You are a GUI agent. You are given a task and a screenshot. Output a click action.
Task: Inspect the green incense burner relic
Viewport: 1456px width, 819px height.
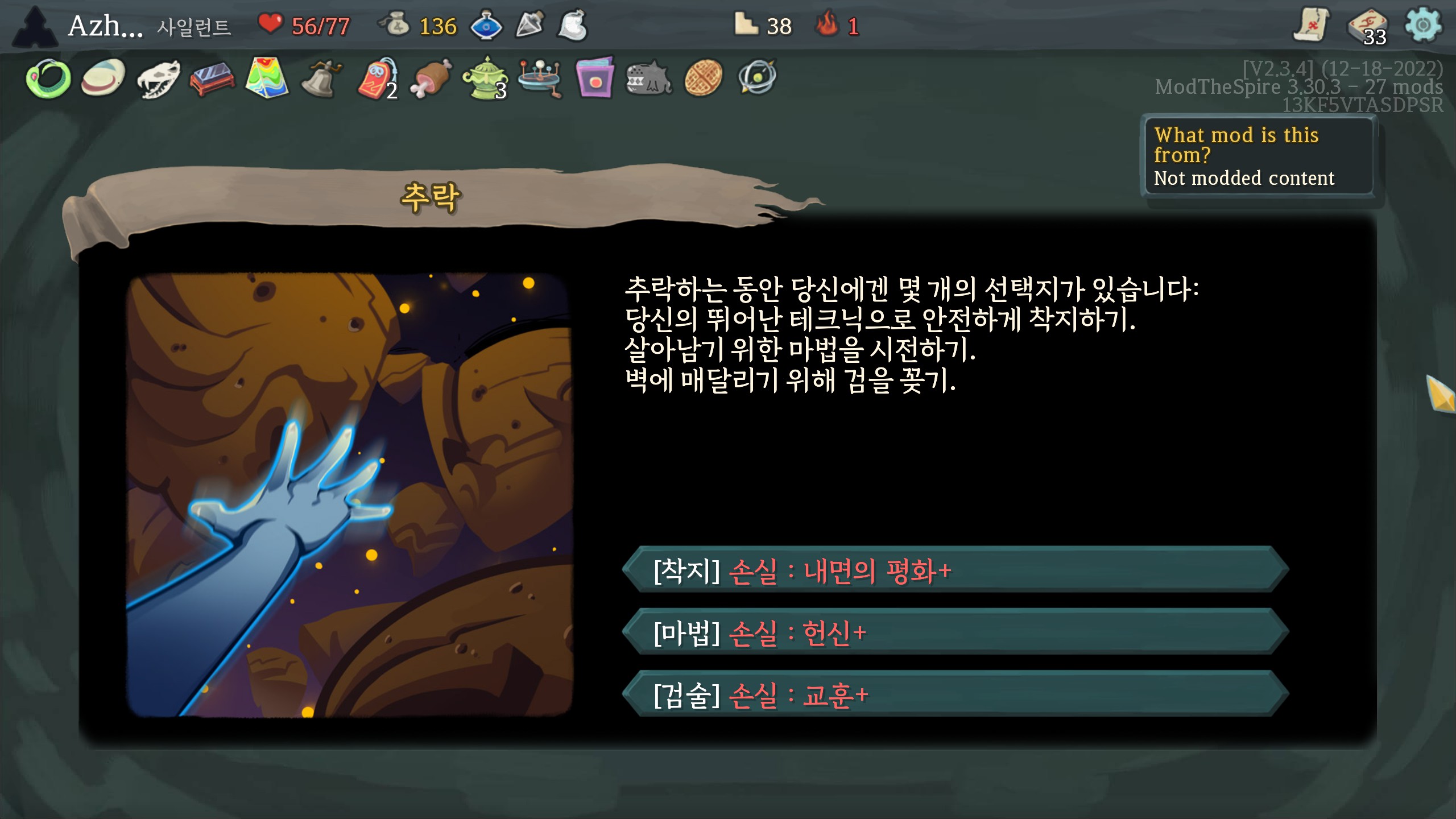[x=485, y=78]
